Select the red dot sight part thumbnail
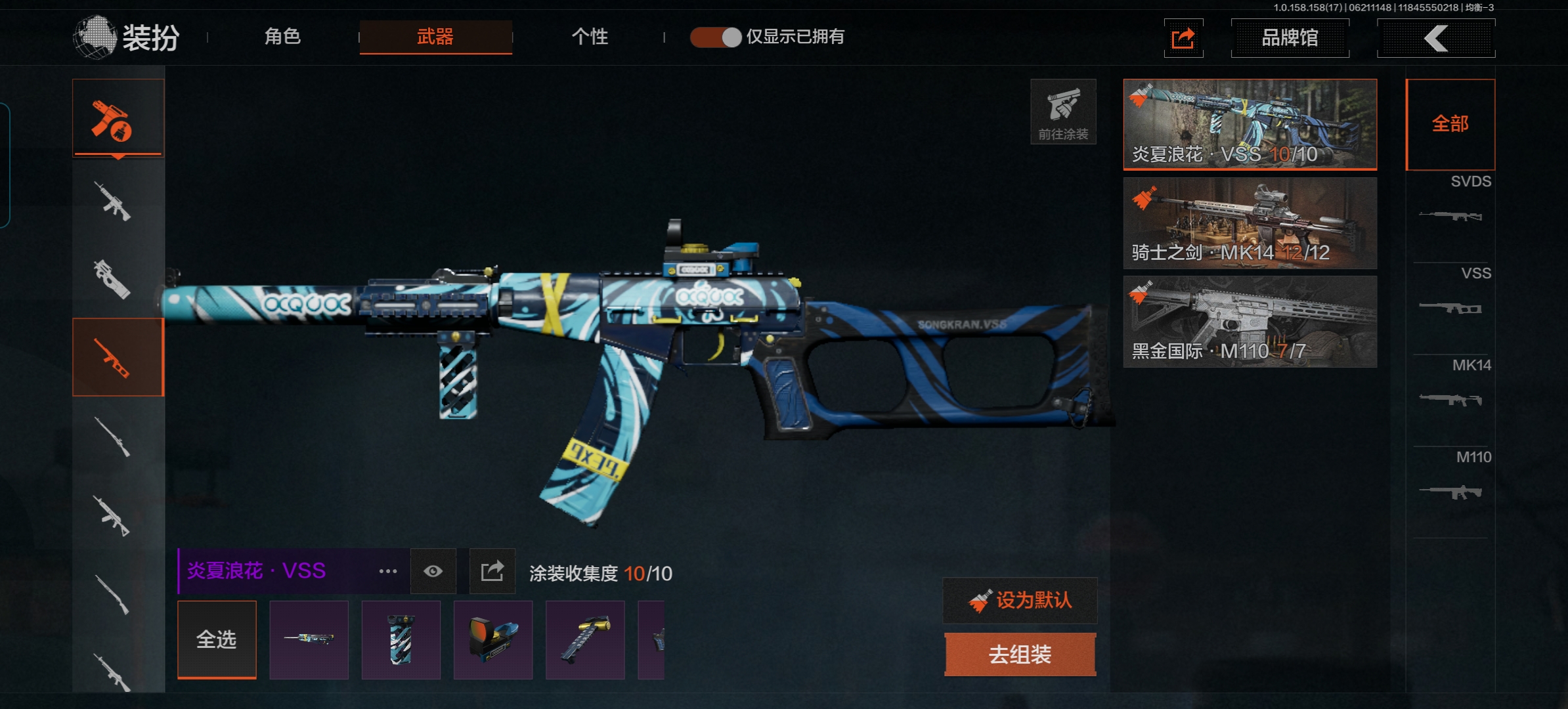Screen dimensions: 1568x709 pos(492,639)
